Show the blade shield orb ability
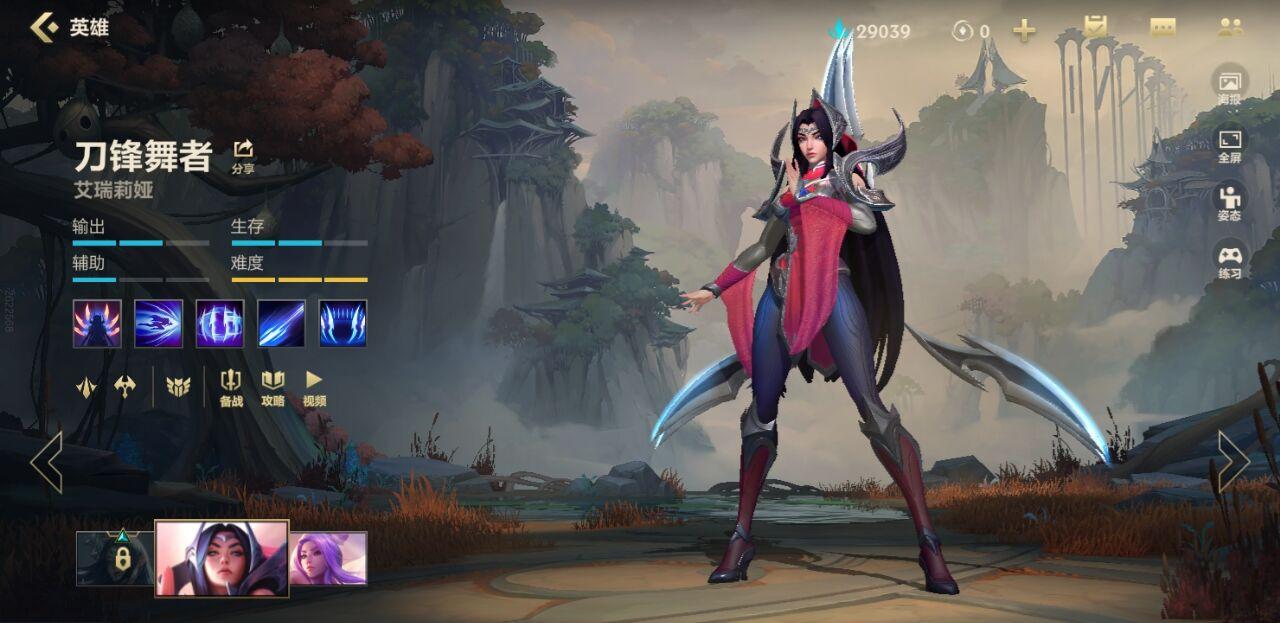 tap(220, 323)
